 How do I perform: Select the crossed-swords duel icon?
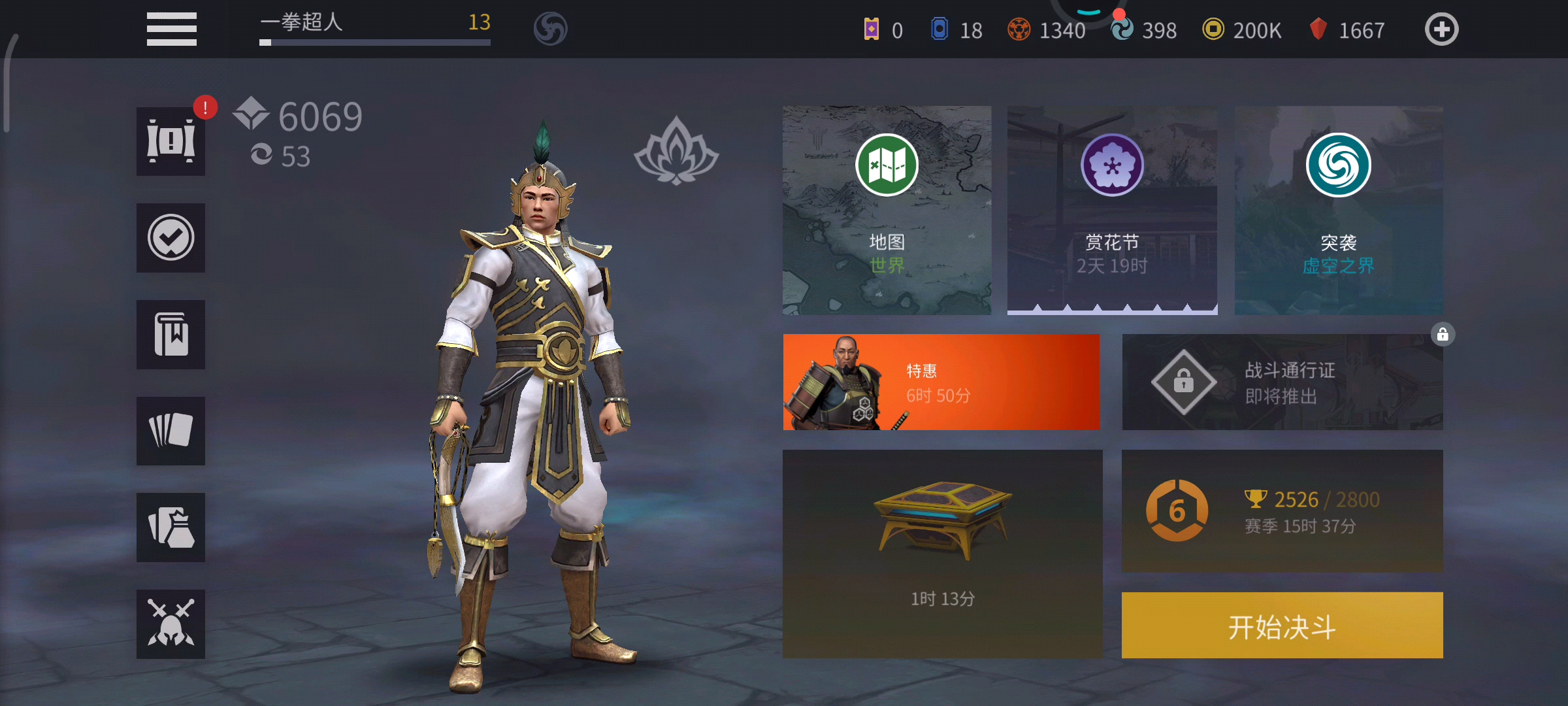tap(170, 622)
